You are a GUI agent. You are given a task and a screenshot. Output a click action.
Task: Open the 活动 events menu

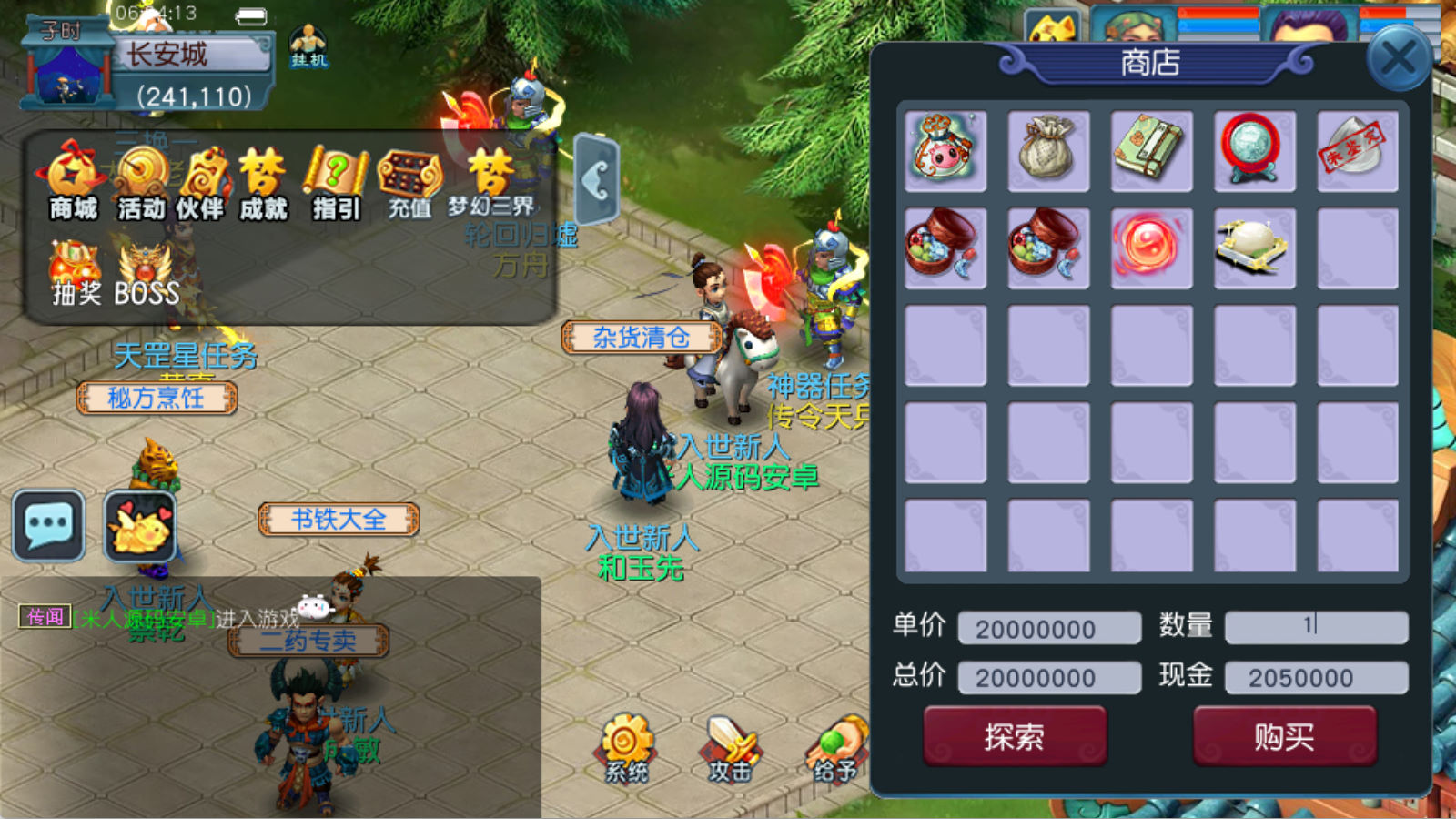(x=141, y=184)
